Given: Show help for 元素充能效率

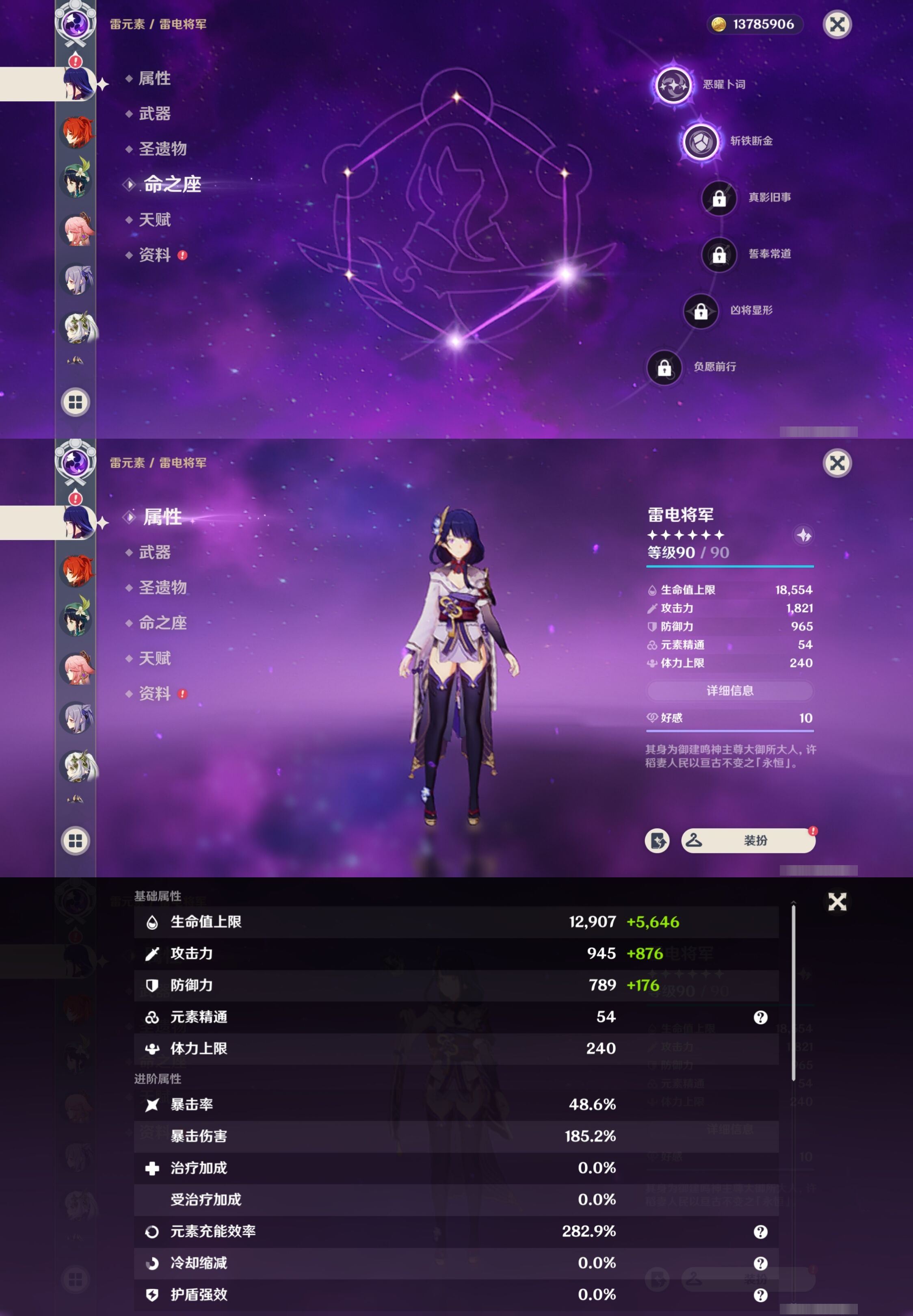Looking at the screenshot, I should click(760, 1232).
